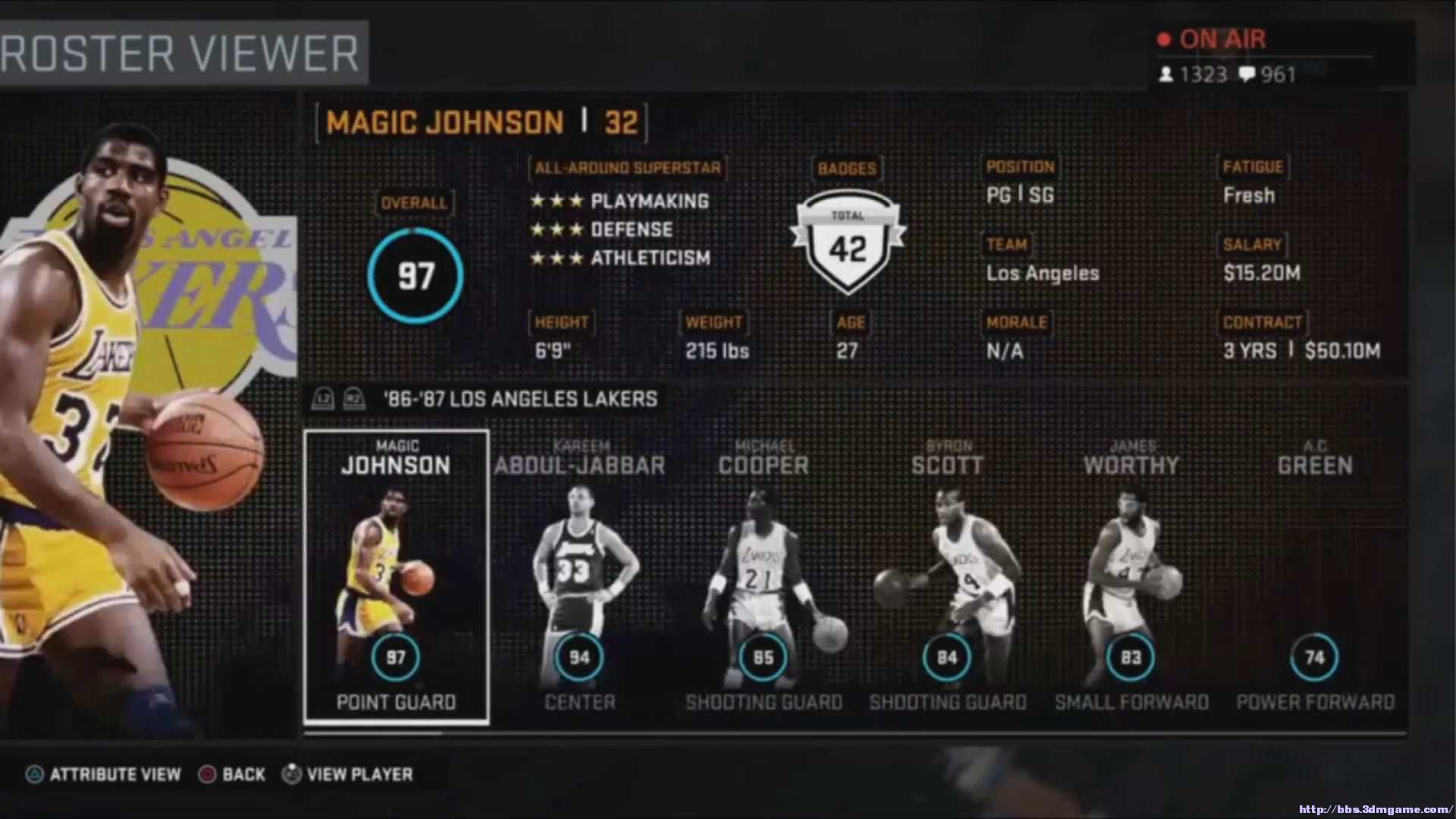
Task: Select the Magic Johnson player card
Action: 396,576
